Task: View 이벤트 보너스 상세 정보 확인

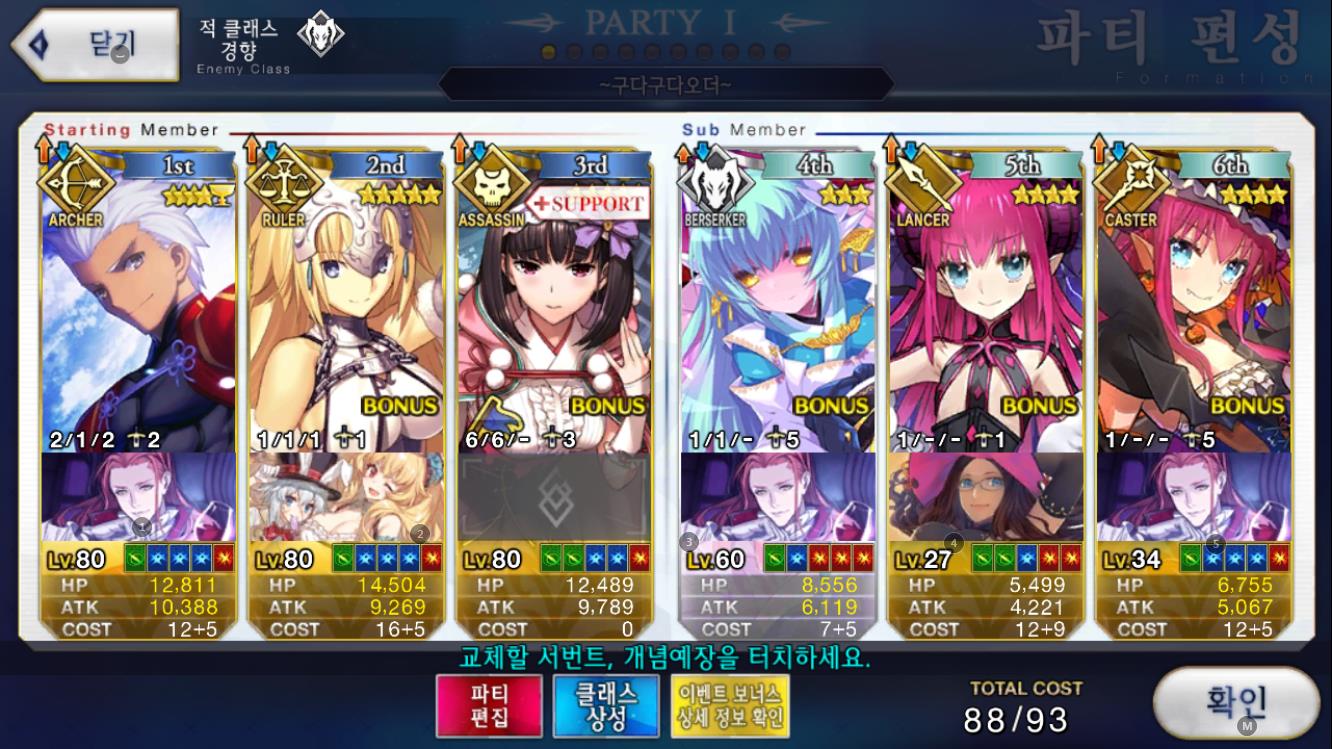Action: [730, 705]
